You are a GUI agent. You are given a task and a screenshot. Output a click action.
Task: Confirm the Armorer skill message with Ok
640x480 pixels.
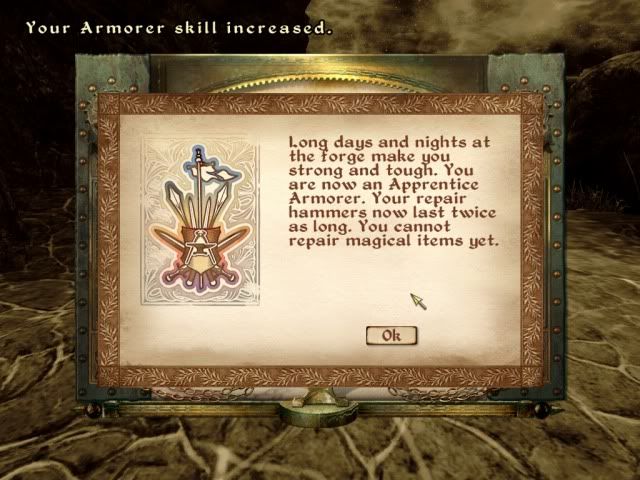[391, 335]
